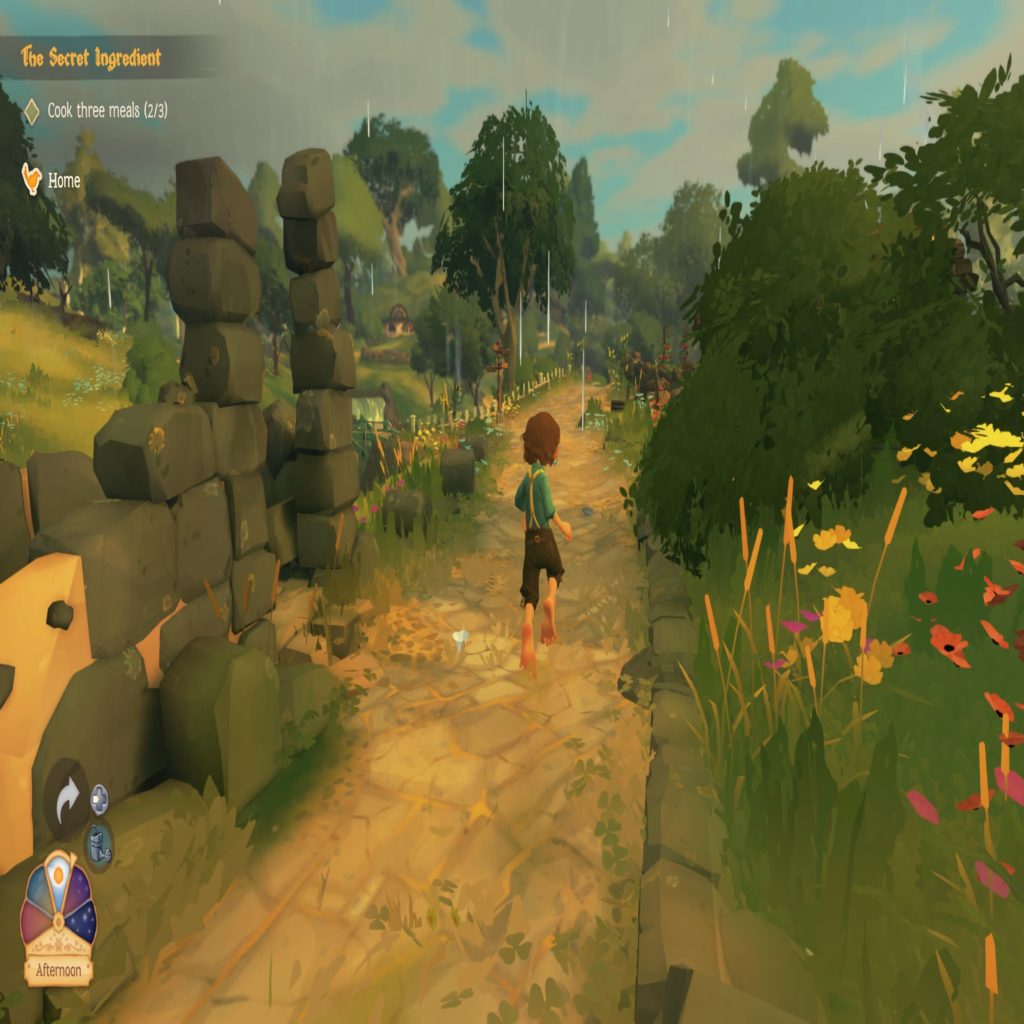Select the Cook three meals objective
Viewport: 1024px width, 1024px height.
pos(107,111)
